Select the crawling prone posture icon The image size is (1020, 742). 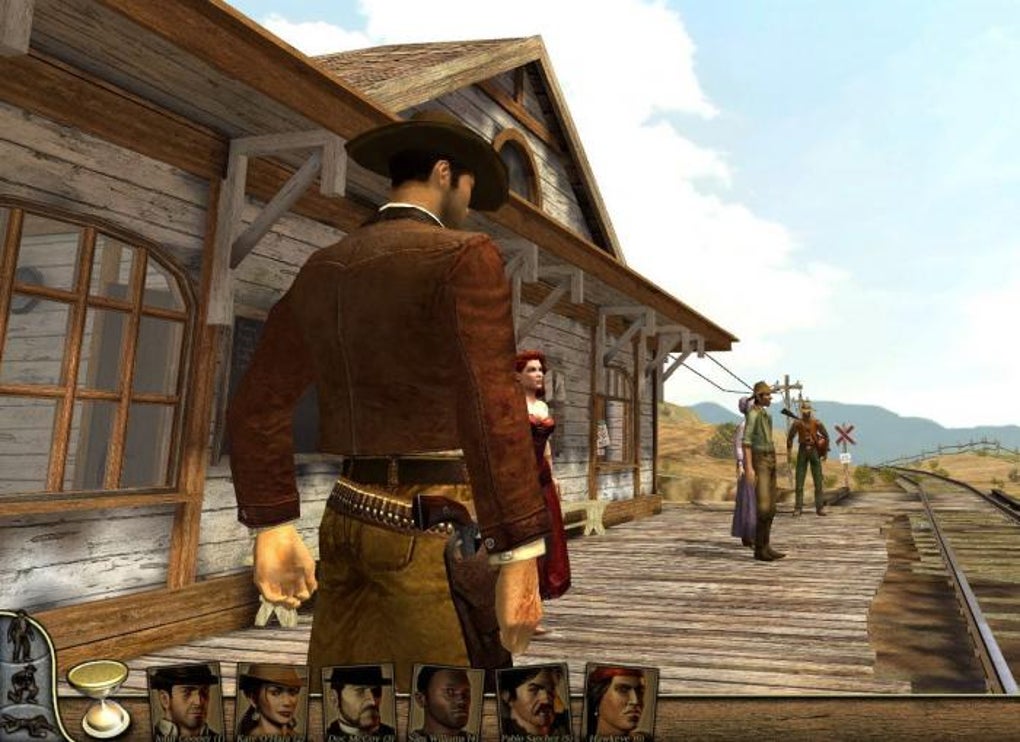pyautogui.click(x=25, y=724)
